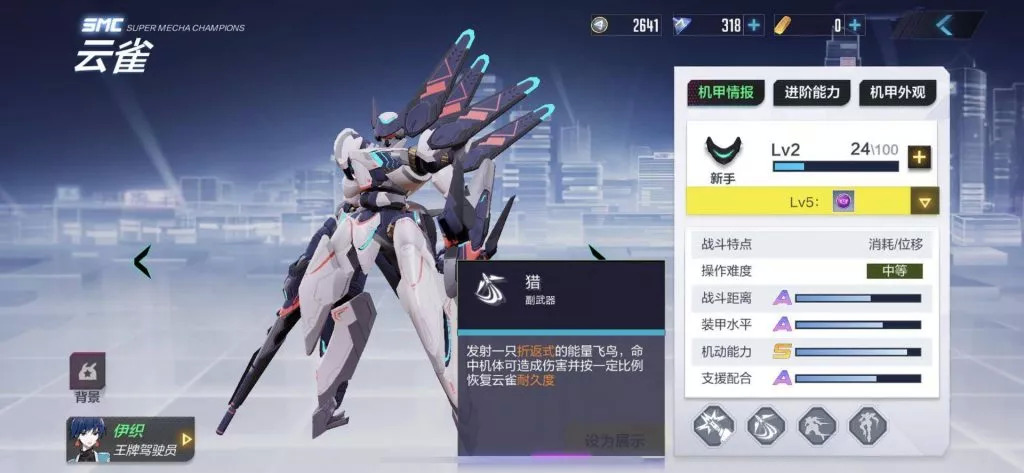This screenshot has width=1024, height=473.
Task: Choose the 猎 secondary weapon skill icon
Action: (766, 426)
